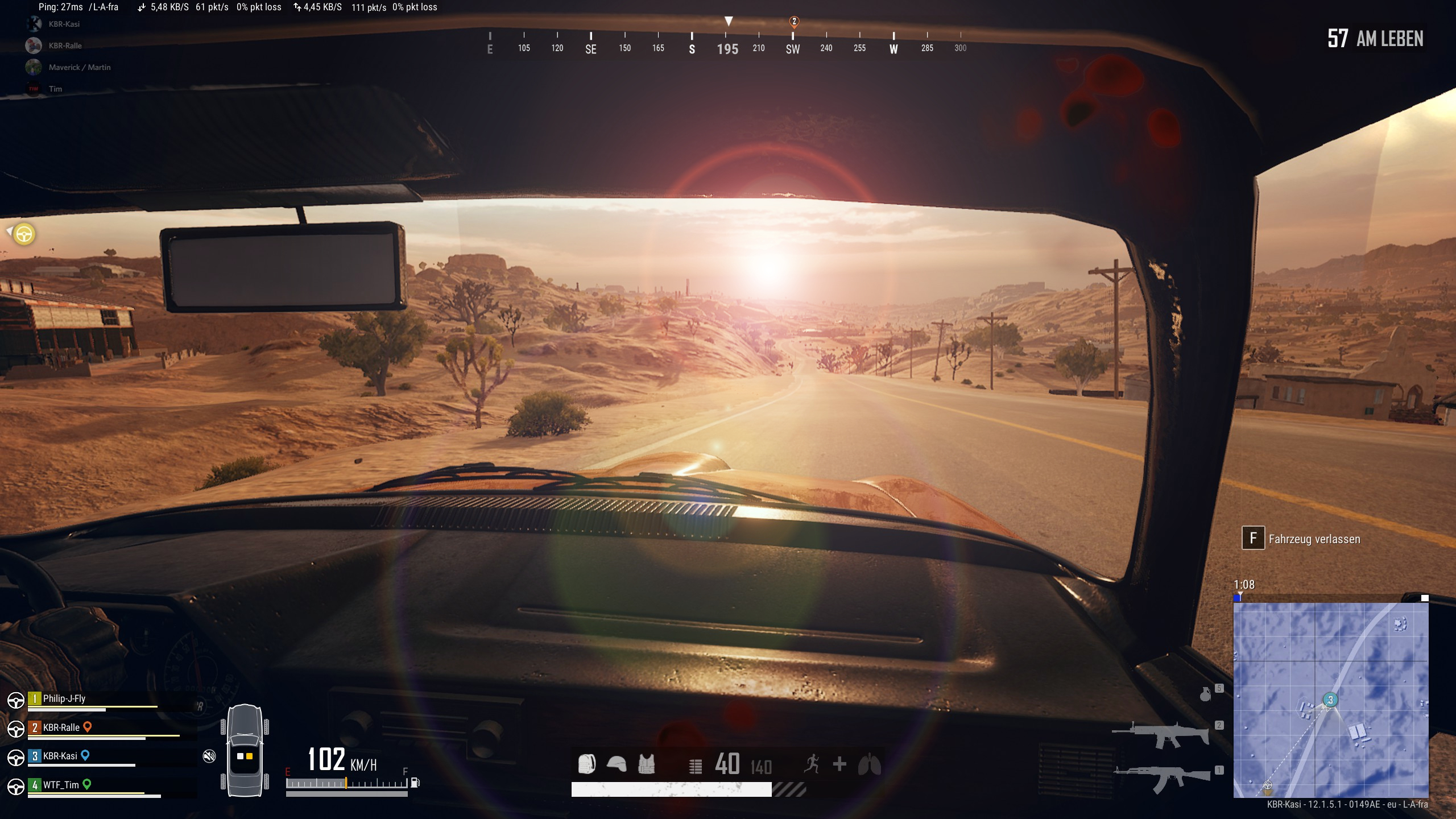Click the vest armor icon

tap(646, 764)
